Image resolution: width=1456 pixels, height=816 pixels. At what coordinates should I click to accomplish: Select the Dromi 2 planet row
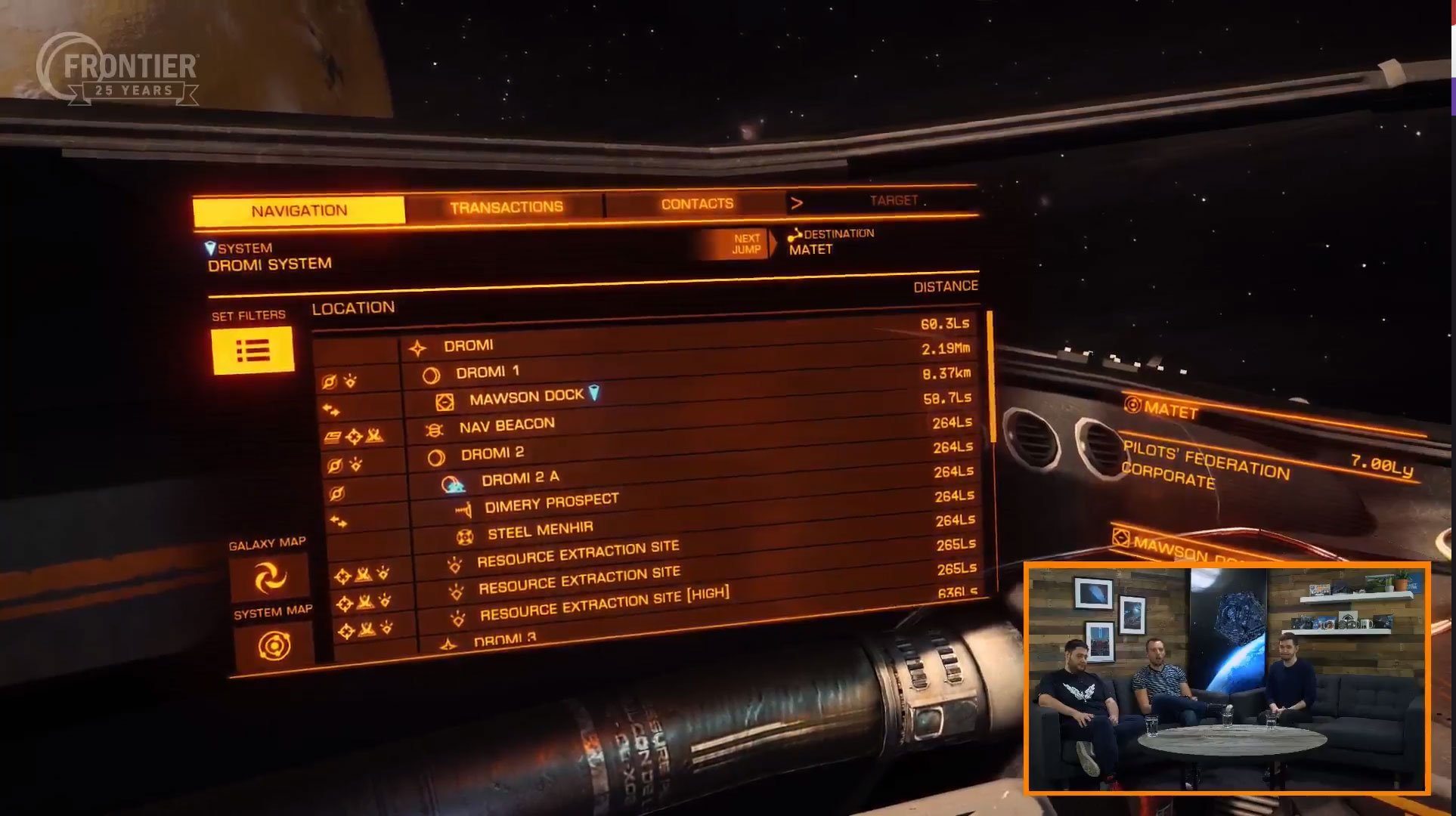click(x=492, y=453)
